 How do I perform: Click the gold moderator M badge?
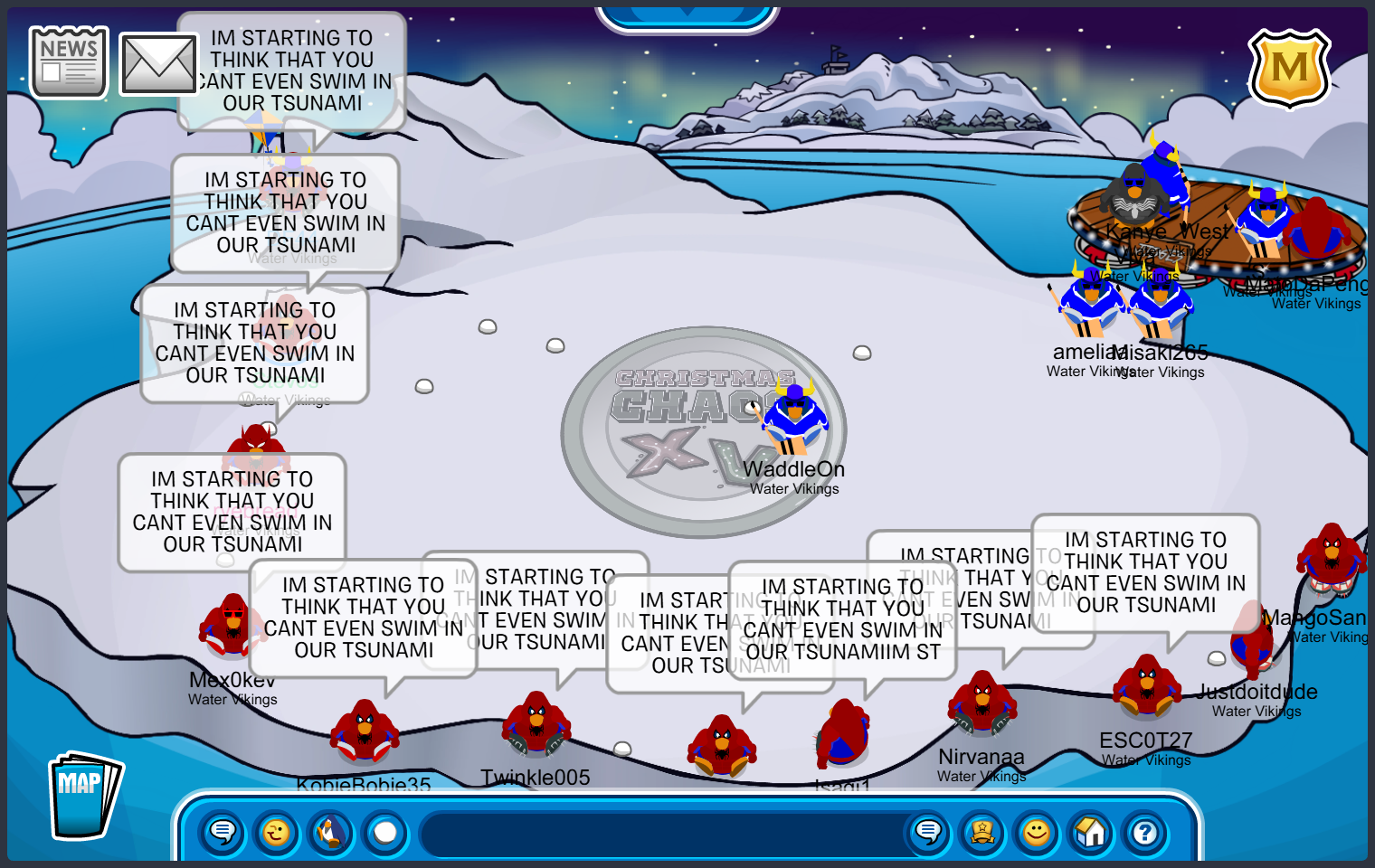[x=1289, y=69]
